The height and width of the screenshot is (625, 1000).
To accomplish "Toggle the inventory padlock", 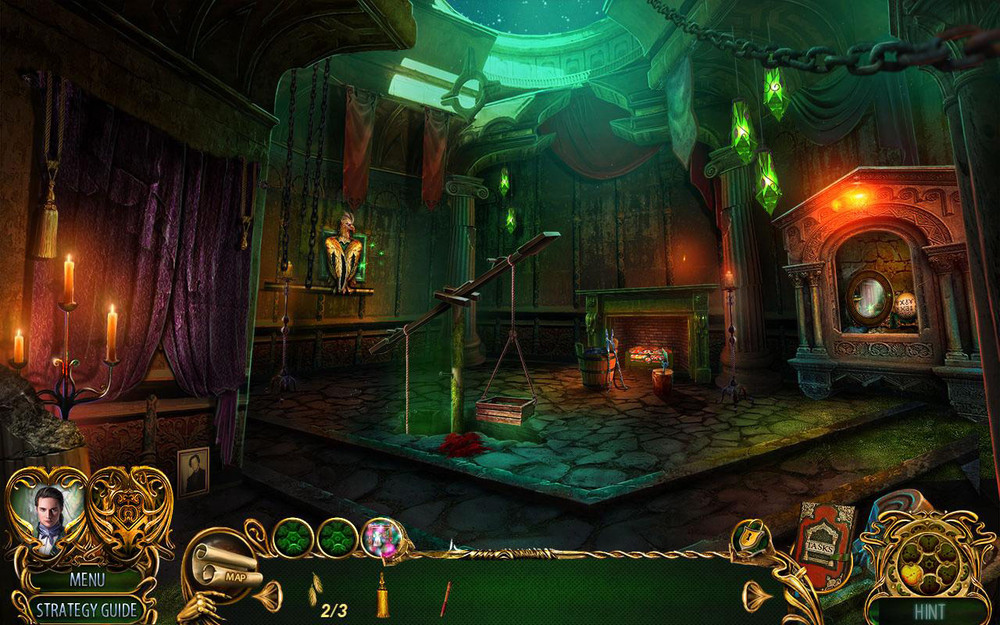I will (746, 540).
